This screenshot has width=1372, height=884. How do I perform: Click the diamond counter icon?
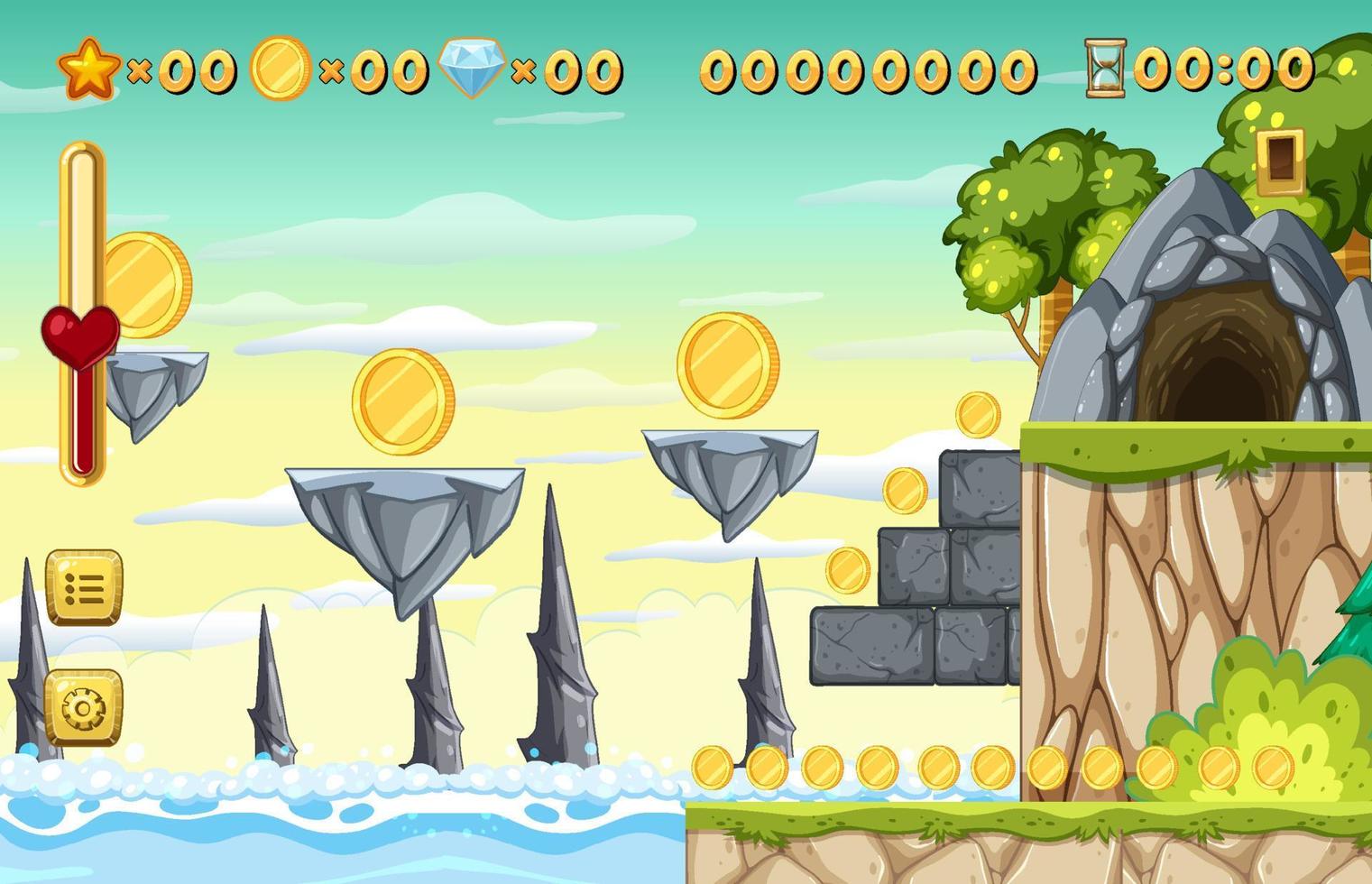click(x=470, y=68)
